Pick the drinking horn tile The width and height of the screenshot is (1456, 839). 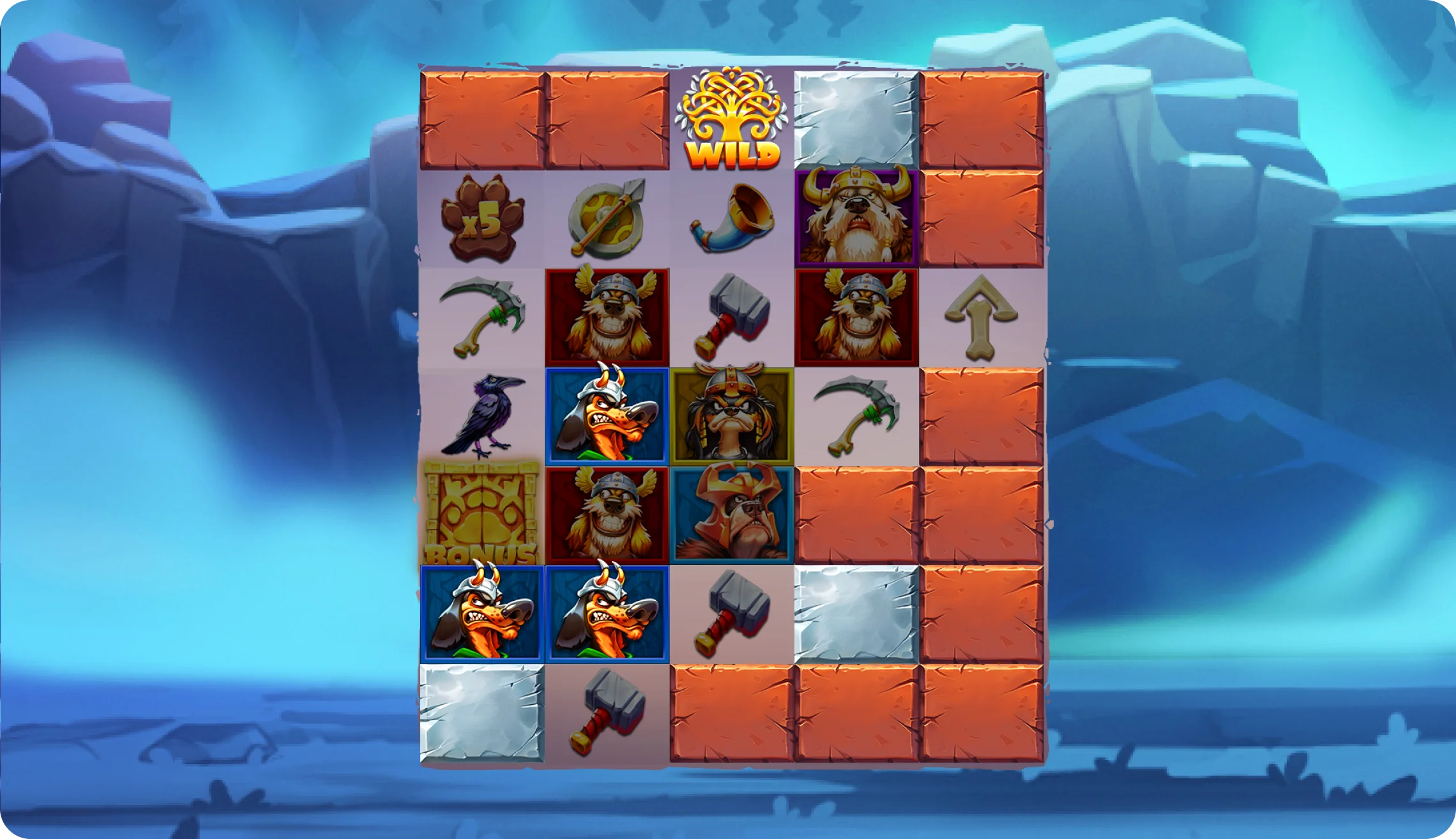[732, 218]
